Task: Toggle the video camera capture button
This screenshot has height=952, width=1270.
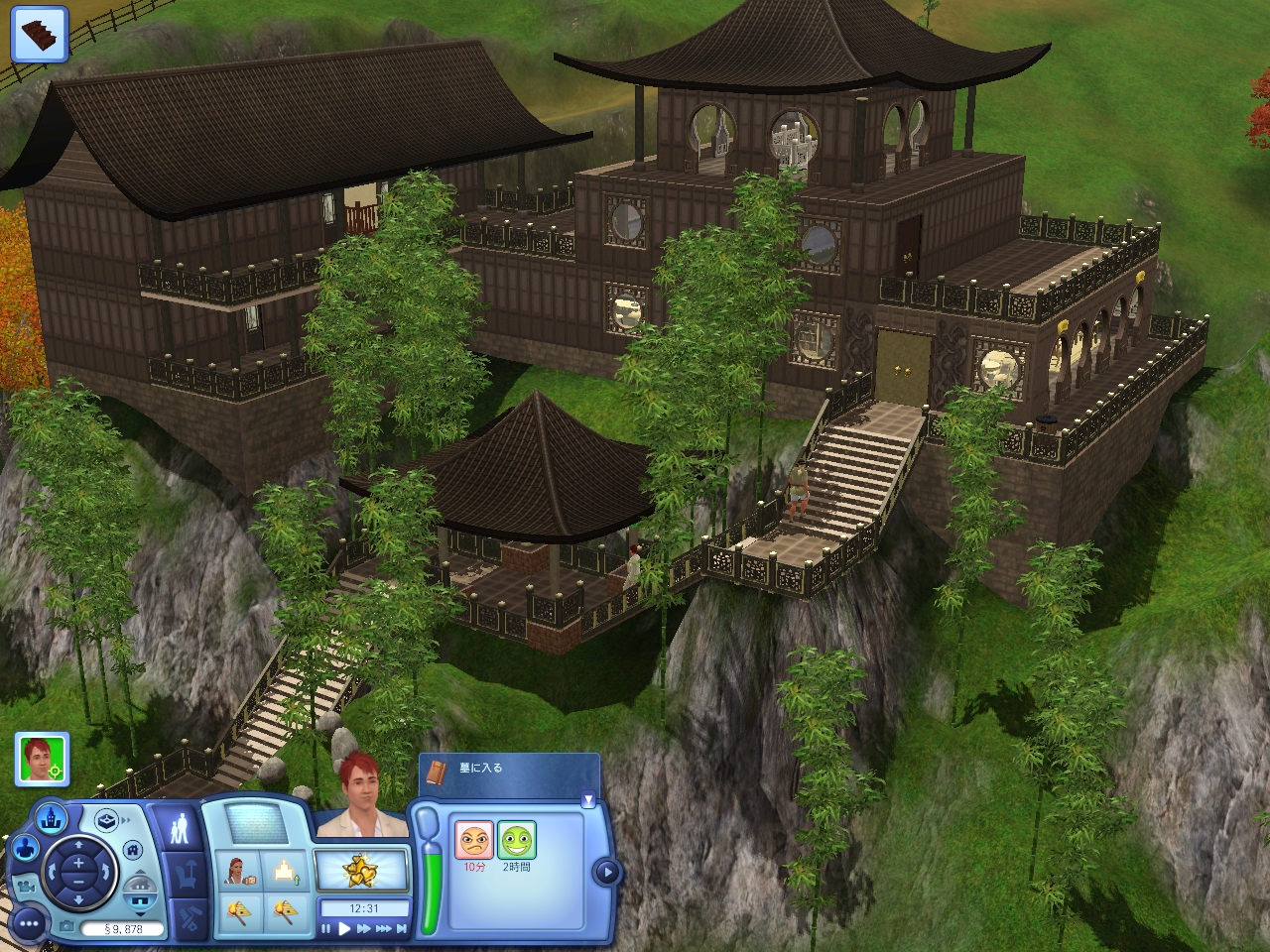Action: [x=27, y=888]
